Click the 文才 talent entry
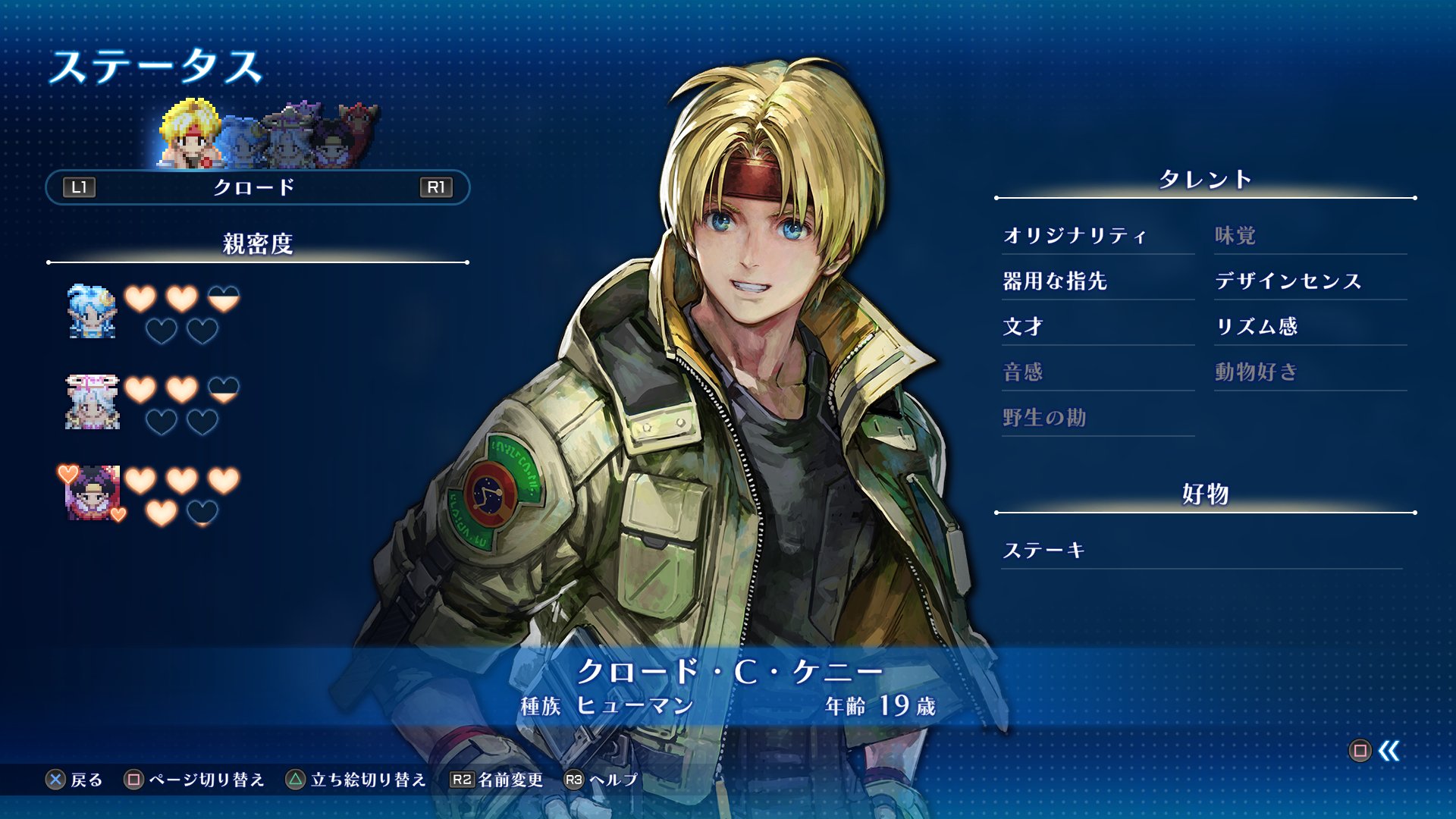The width and height of the screenshot is (1456, 819). tap(1024, 327)
